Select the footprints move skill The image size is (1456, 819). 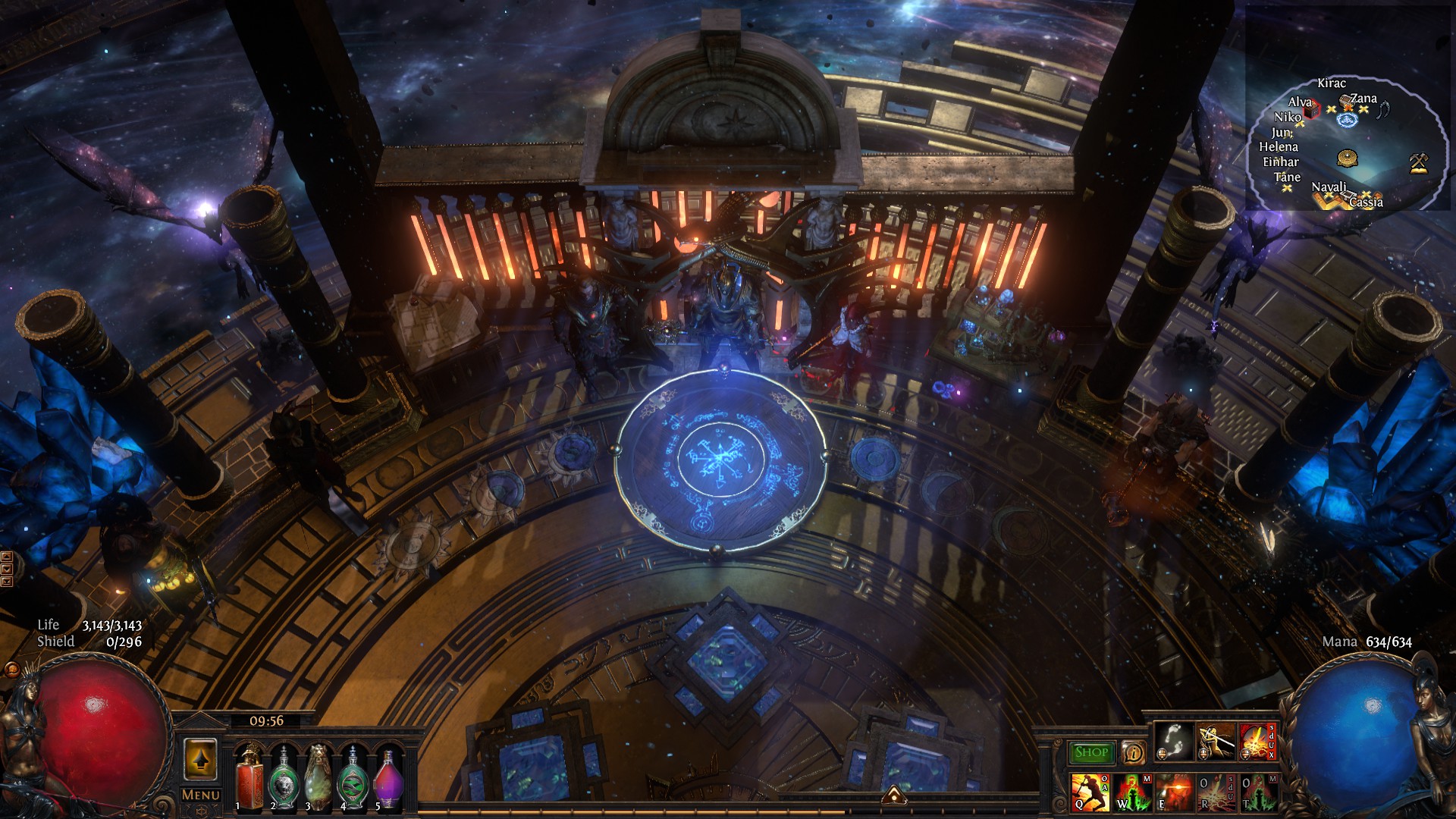tap(1173, 741)
